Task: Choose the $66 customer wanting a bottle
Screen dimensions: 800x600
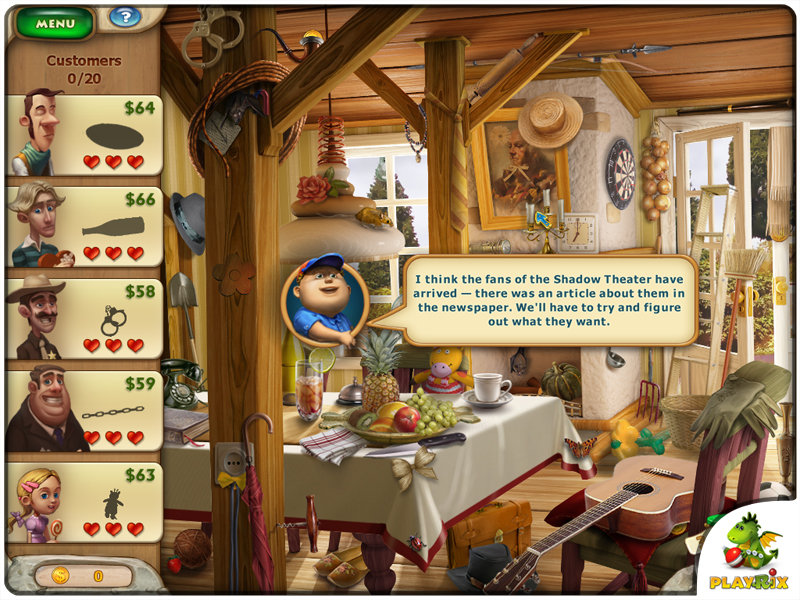Action: [x=84, y=227]
